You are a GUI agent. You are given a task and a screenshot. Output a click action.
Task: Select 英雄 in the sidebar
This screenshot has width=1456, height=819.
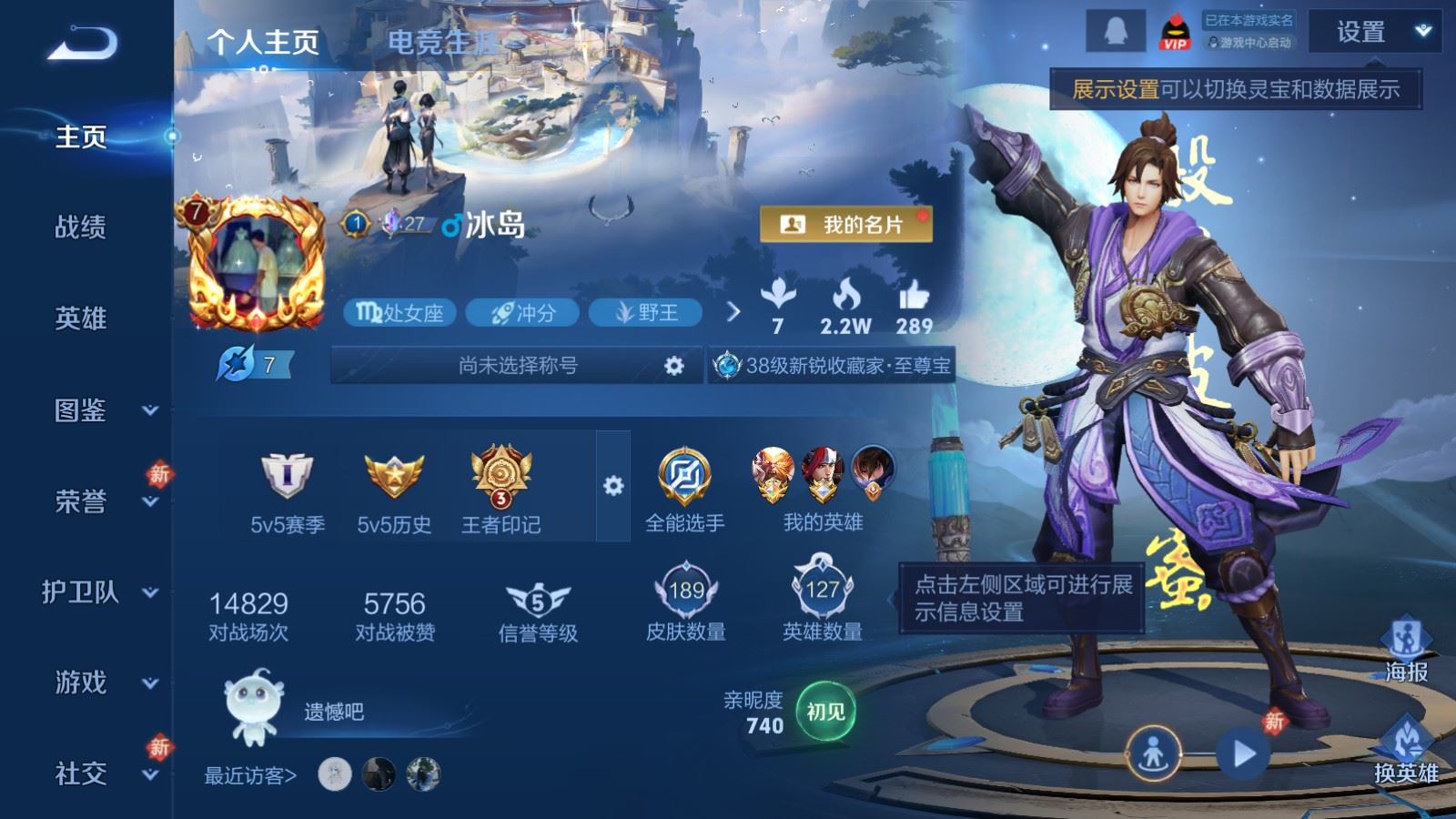[x=80, y=318]
